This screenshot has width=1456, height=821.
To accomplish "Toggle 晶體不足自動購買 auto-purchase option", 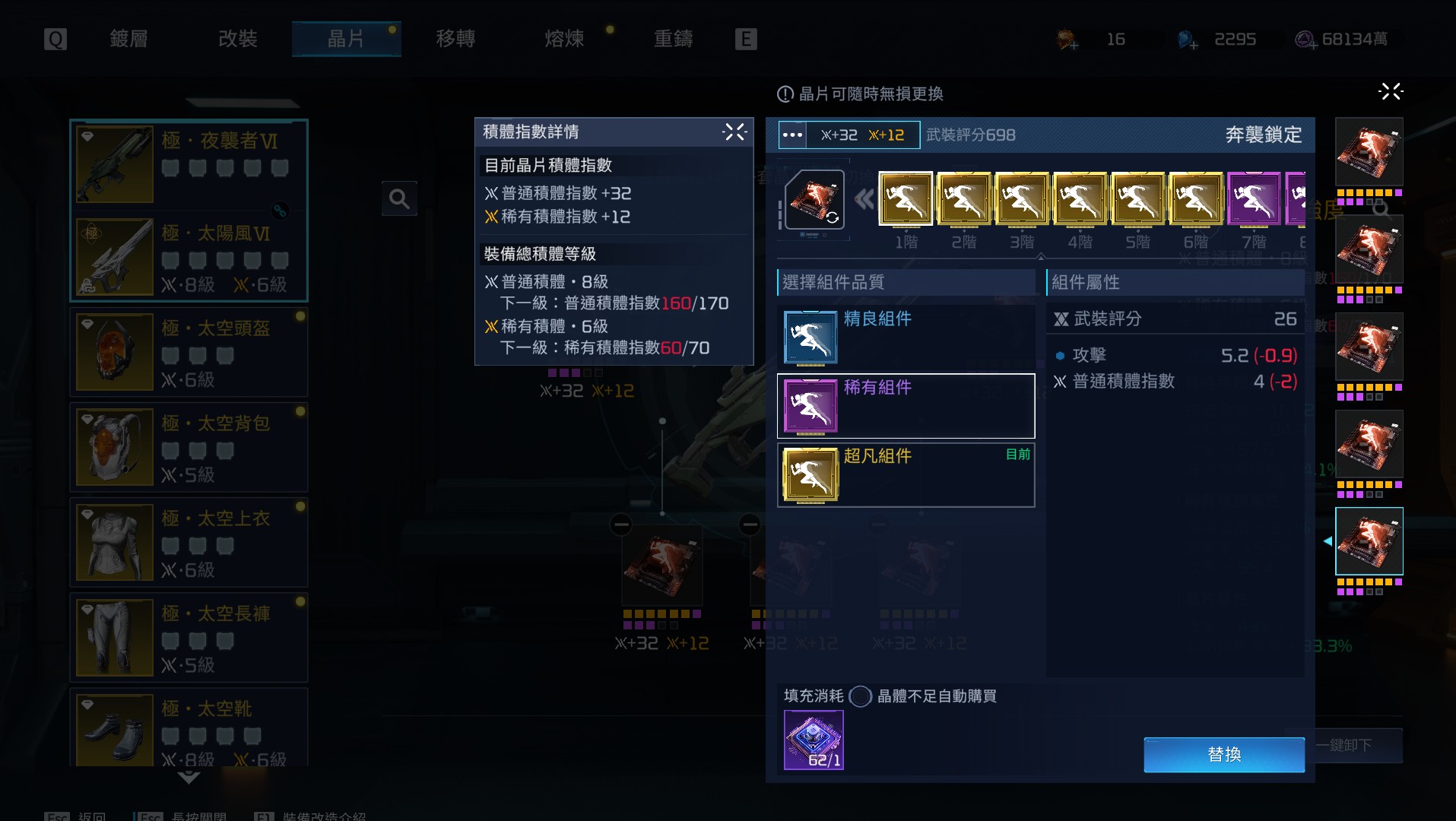I will pyautogui.click(x=860, y=696).
